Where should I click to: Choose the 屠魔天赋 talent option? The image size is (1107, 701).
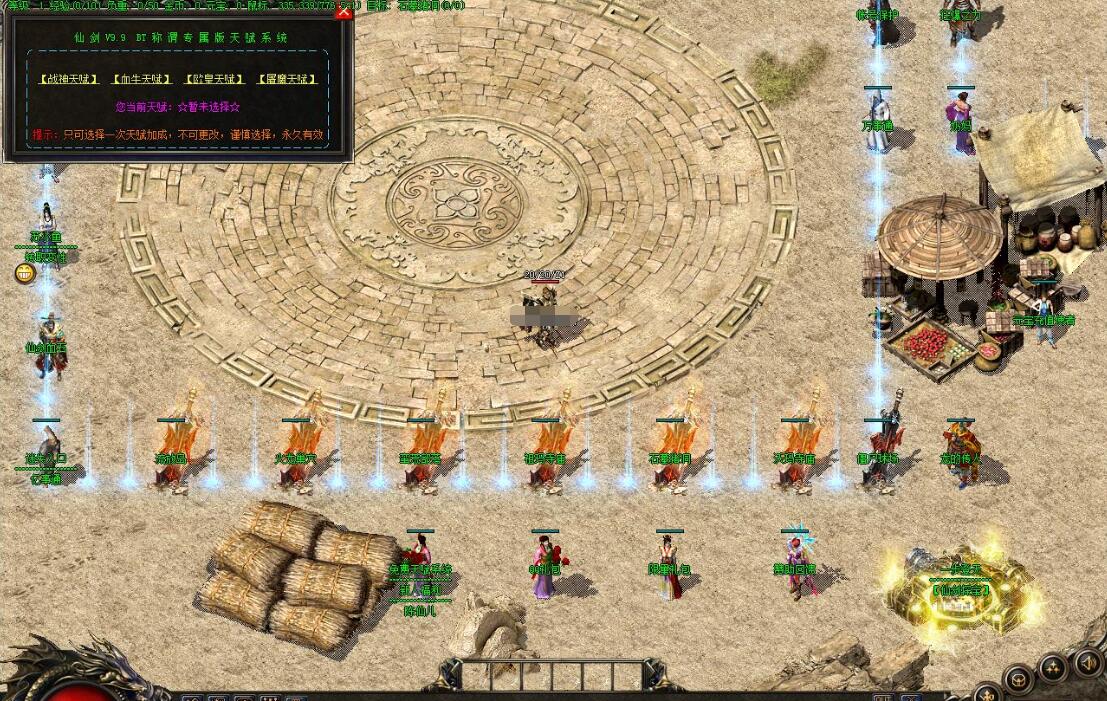[287, 79]
